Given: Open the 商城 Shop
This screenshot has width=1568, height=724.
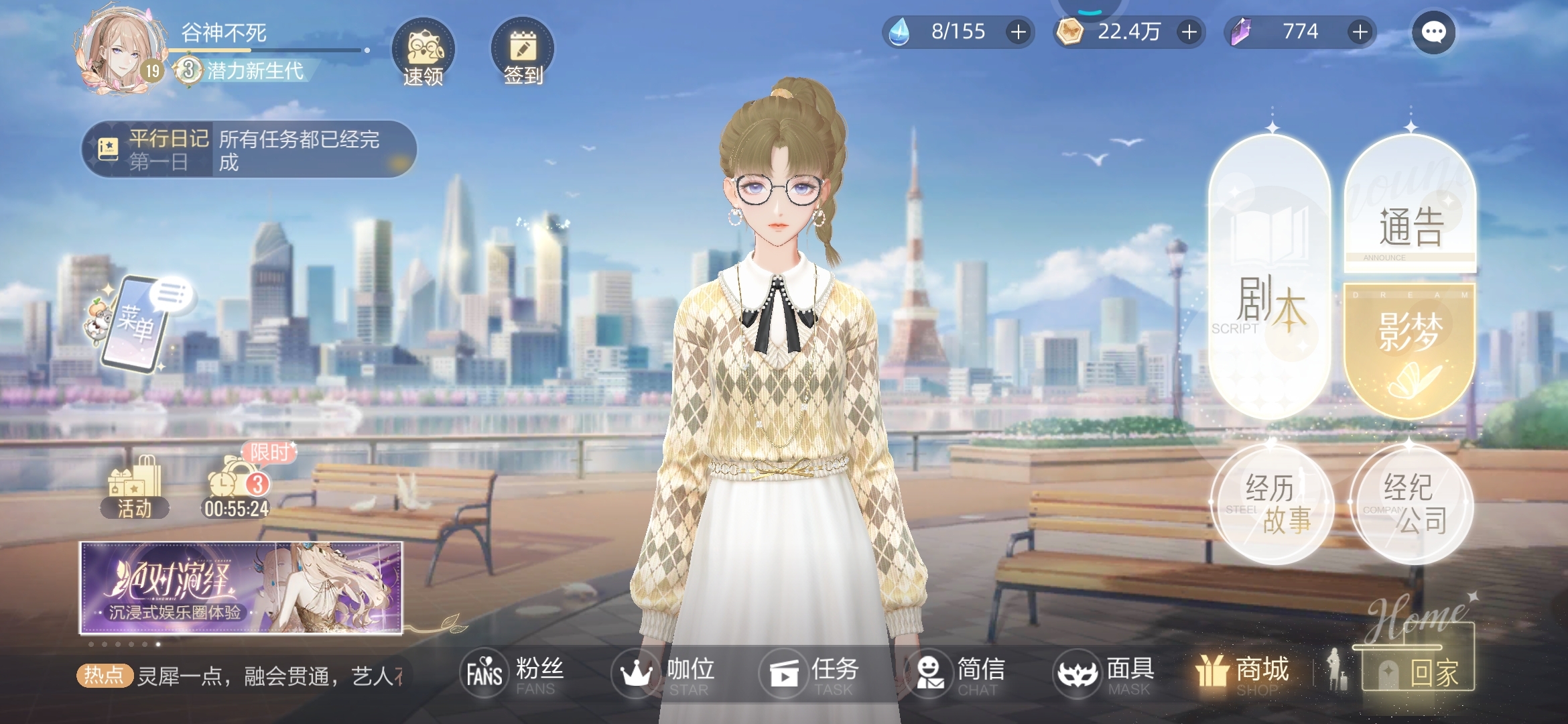Looking at the screenshot, I should tap(1243, 672).
